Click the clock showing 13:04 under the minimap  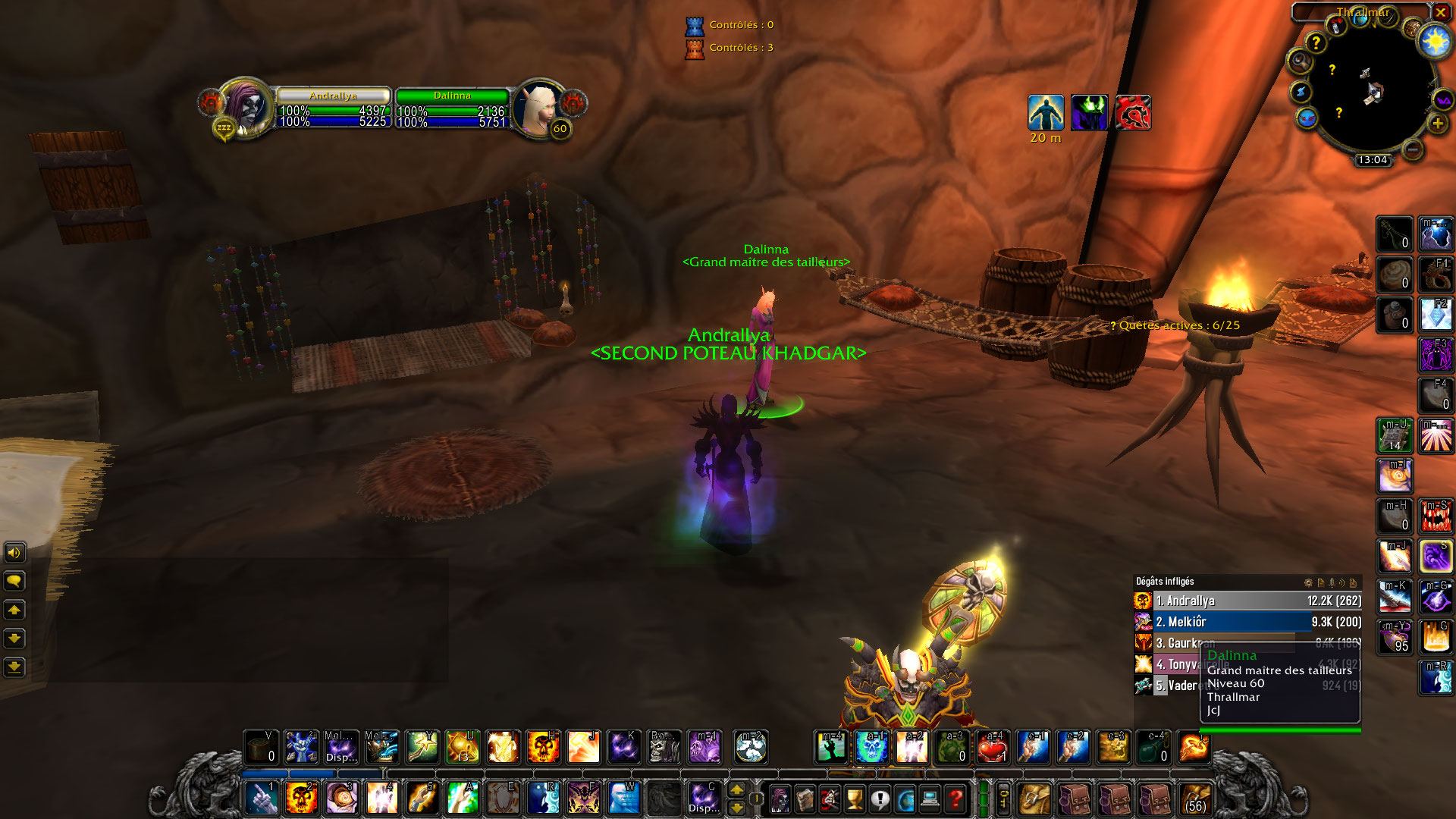[1373, 160]
